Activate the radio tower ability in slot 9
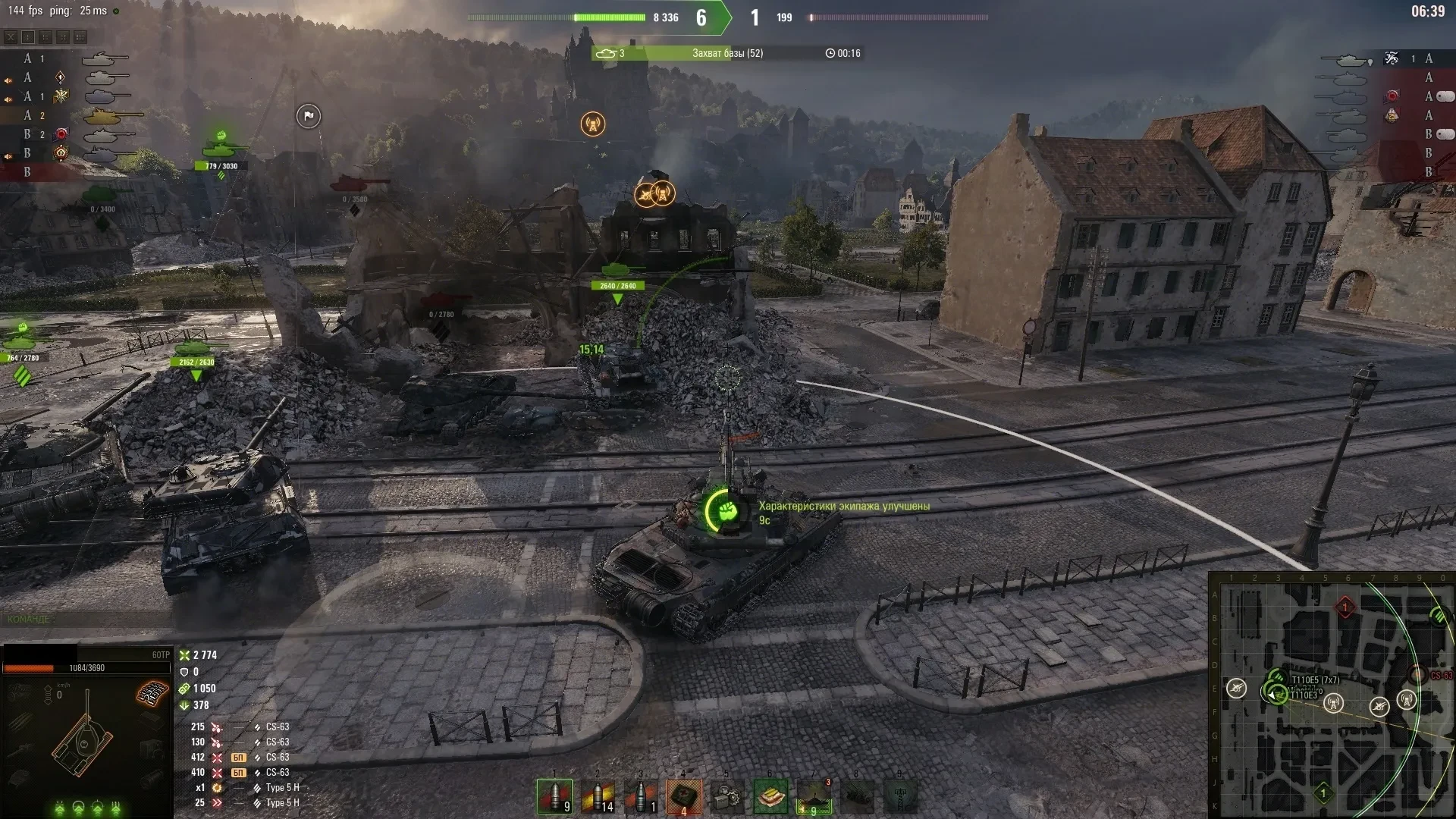 tap(900, 796)
